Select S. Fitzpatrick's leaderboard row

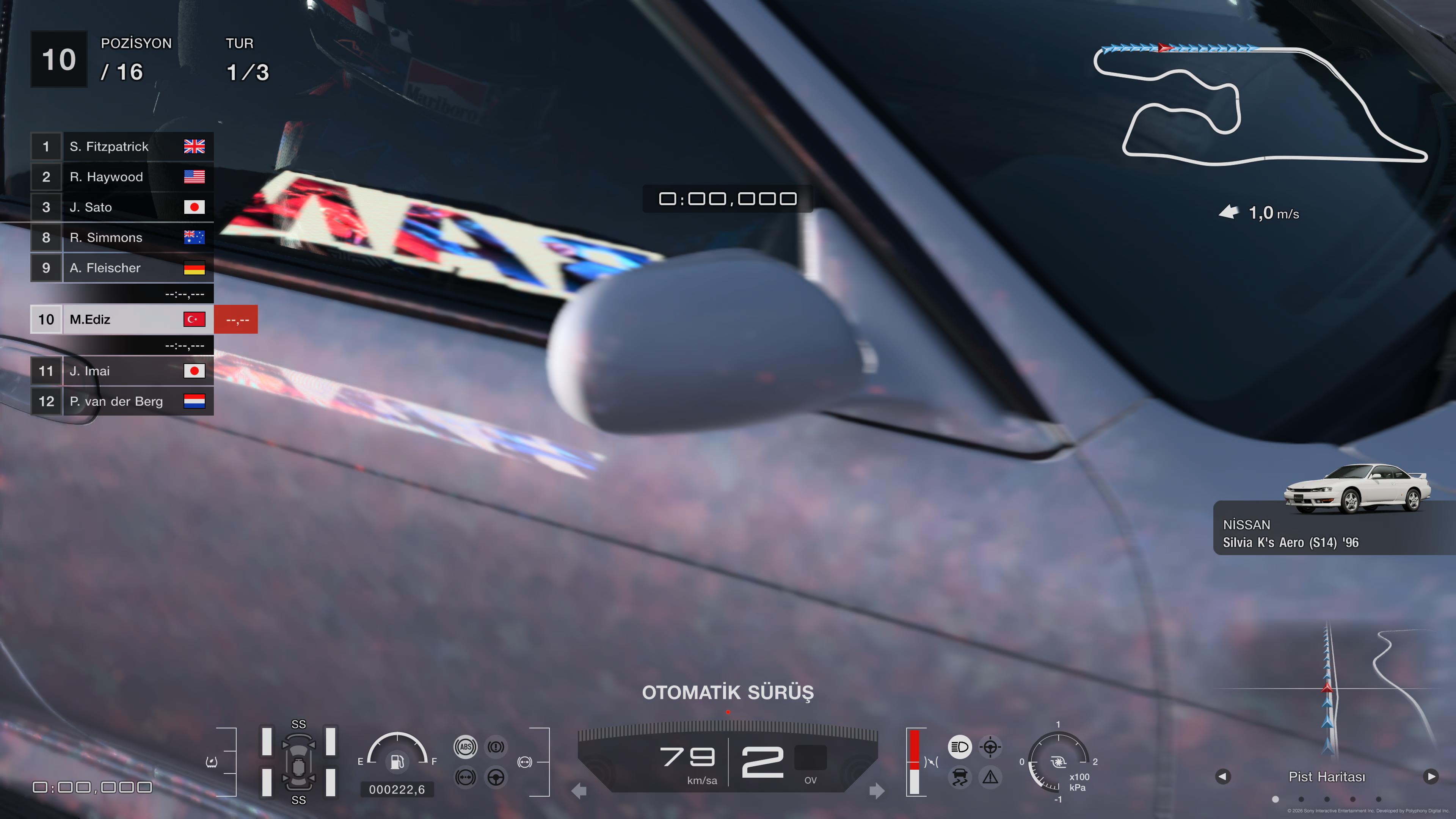point(121,146)
